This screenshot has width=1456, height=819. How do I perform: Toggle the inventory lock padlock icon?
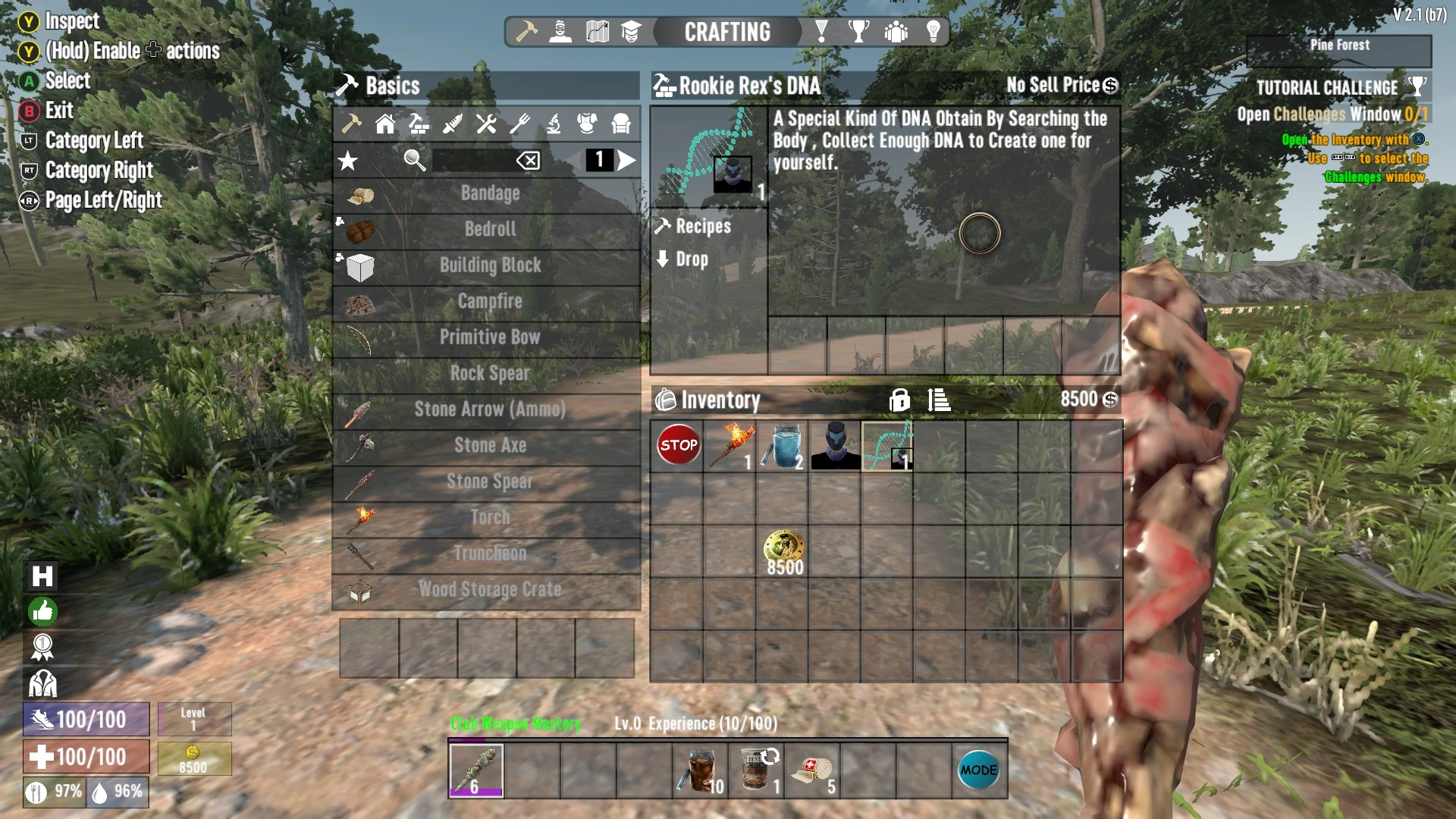tap(899, 400)
